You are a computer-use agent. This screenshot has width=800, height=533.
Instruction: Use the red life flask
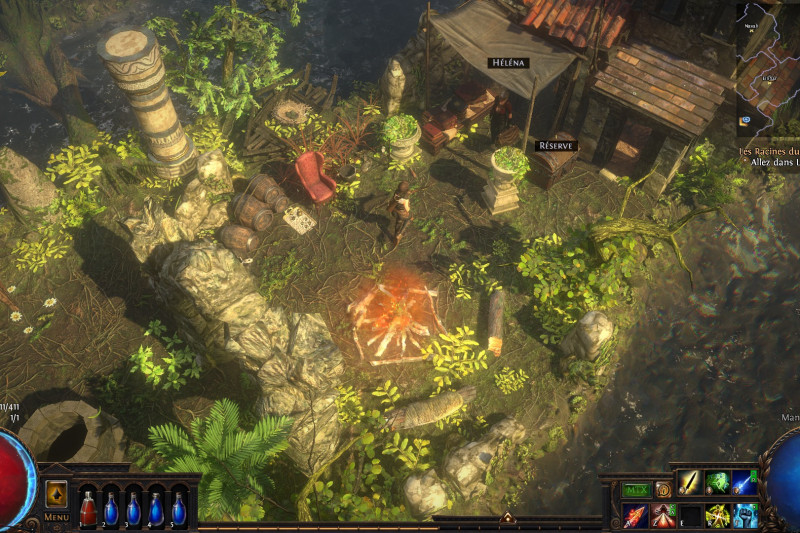click(89, 508)
